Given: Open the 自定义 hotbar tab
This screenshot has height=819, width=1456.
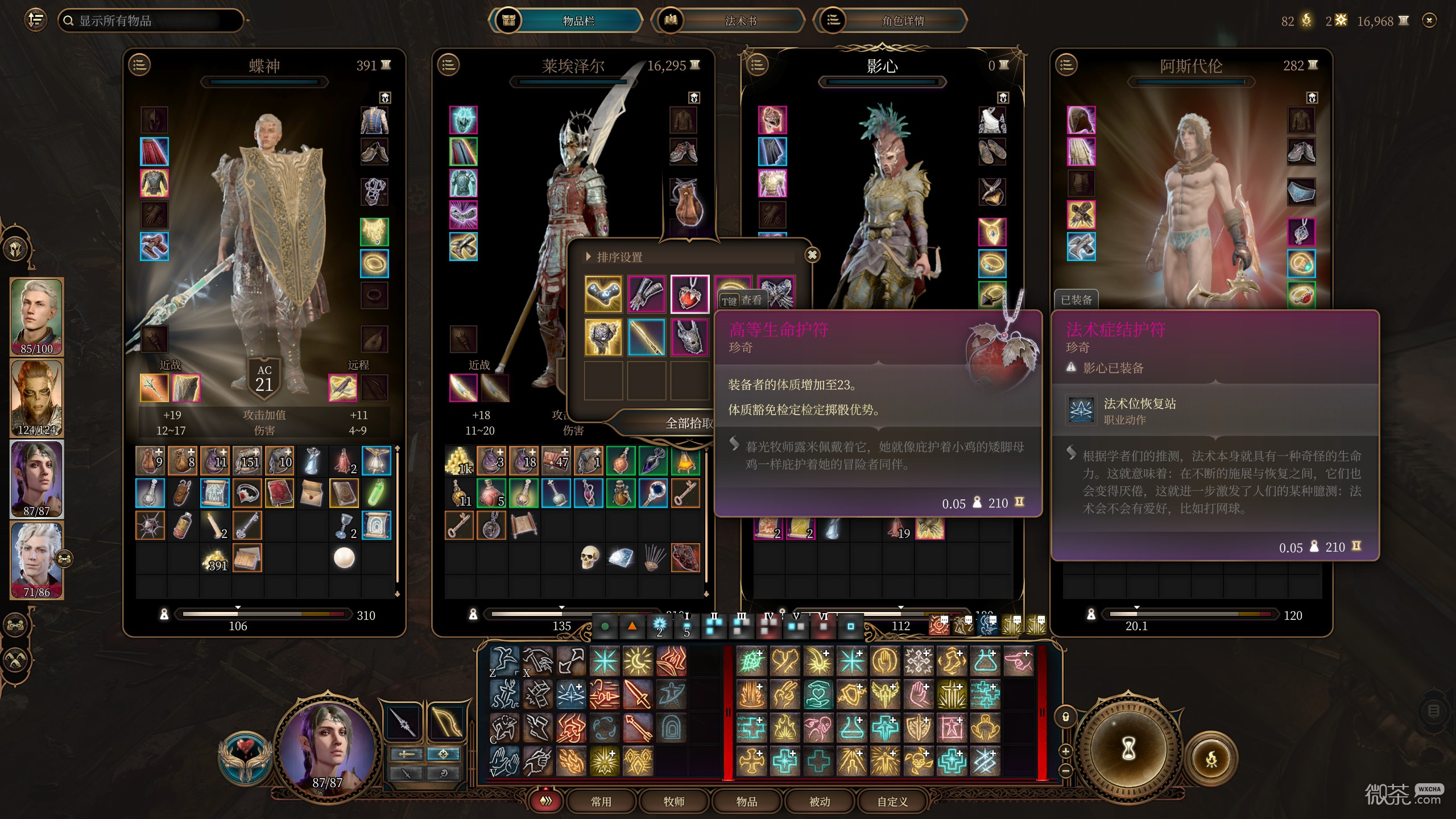Looking at the screenshot, I should pos(892,801).
